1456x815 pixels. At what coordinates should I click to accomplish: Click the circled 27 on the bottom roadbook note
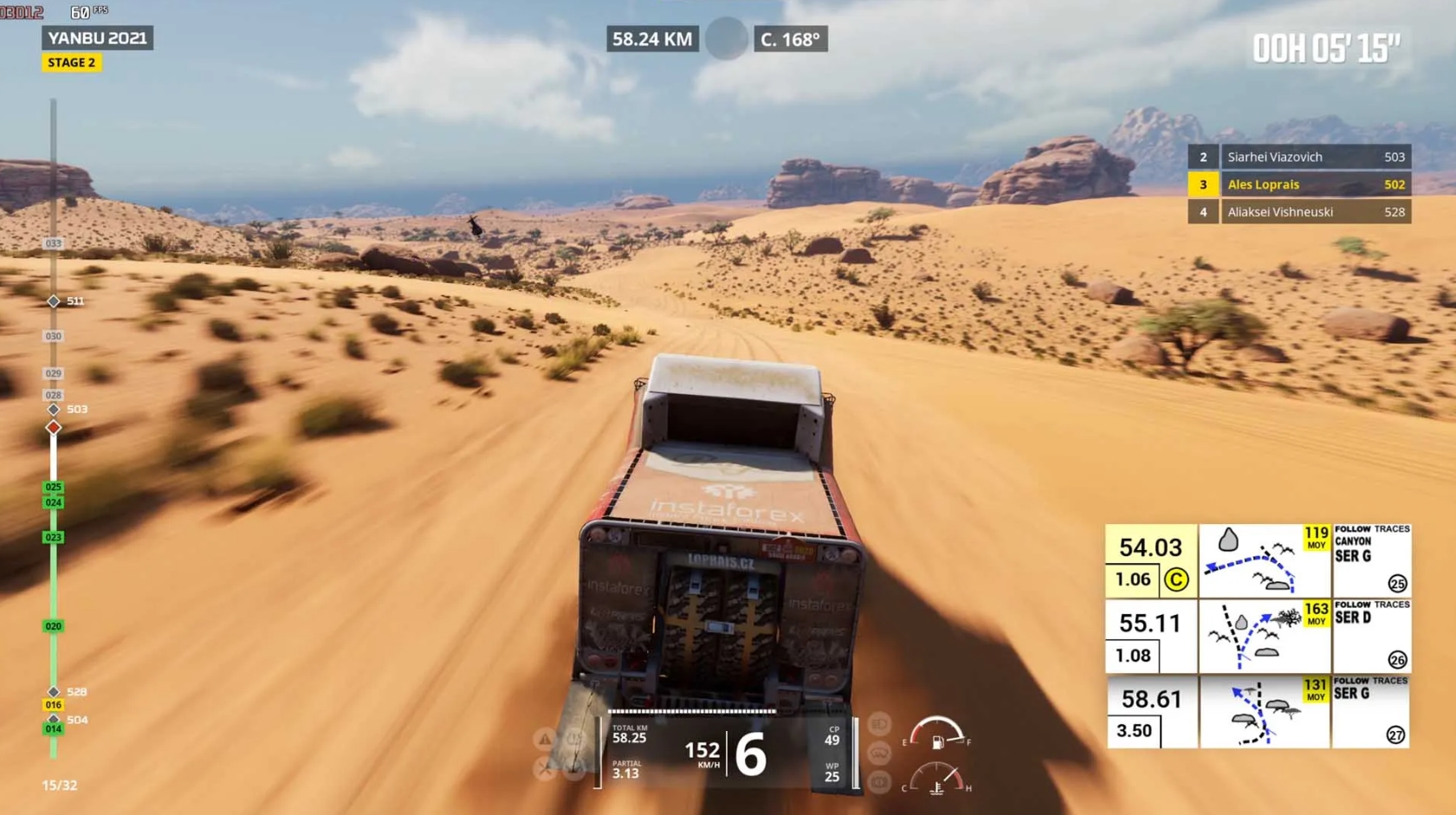[x=1396, y=735]
